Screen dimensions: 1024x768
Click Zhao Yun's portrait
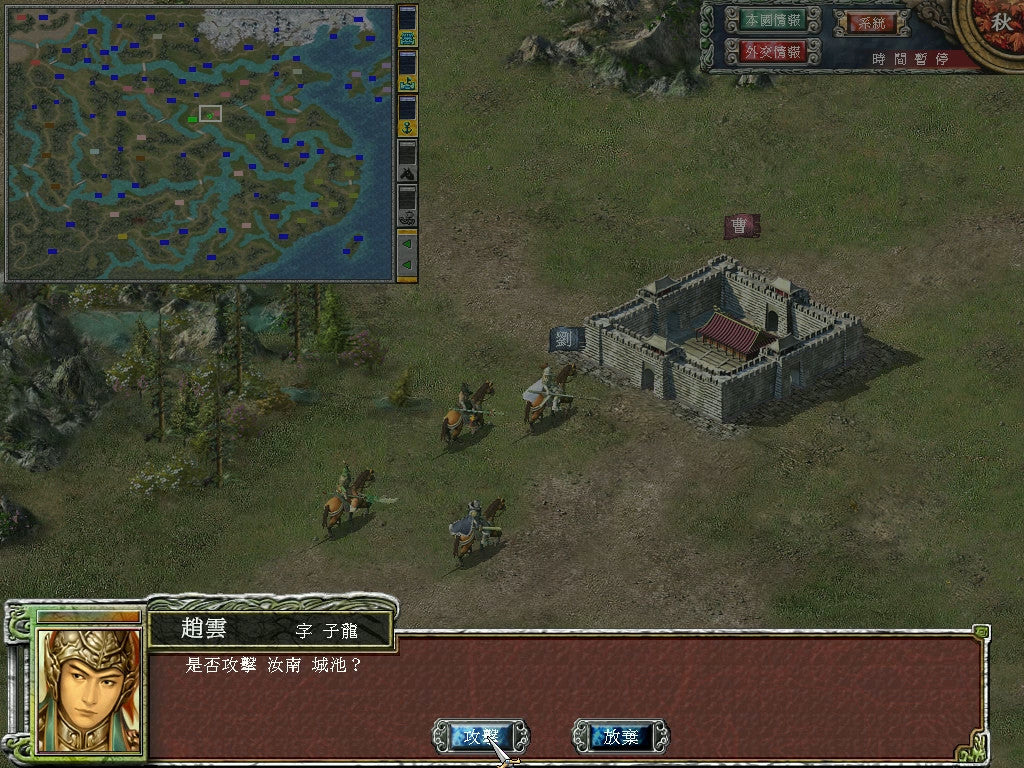pyautogui.click(x=88, y=688)
